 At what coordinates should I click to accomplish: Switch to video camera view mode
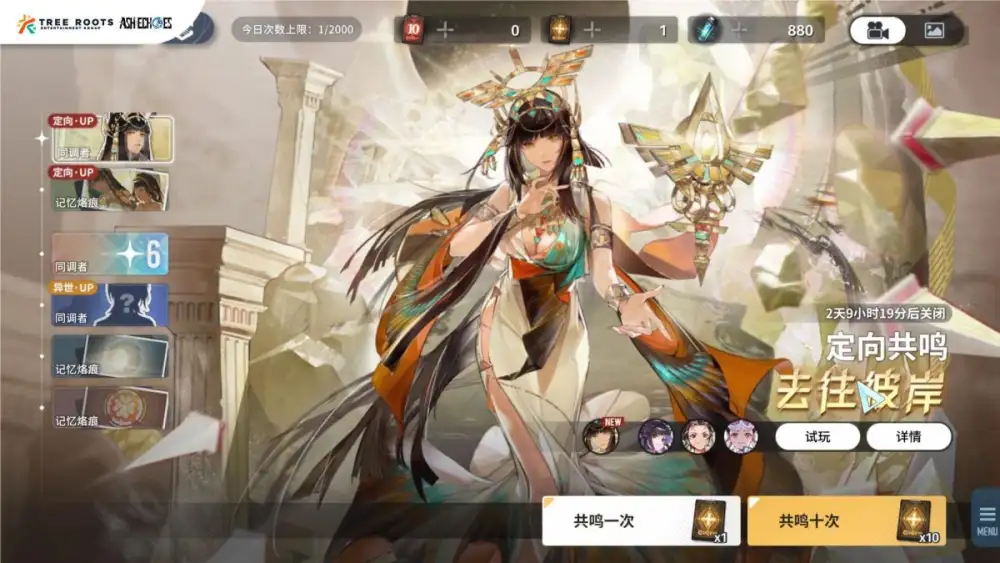(877, 30)
